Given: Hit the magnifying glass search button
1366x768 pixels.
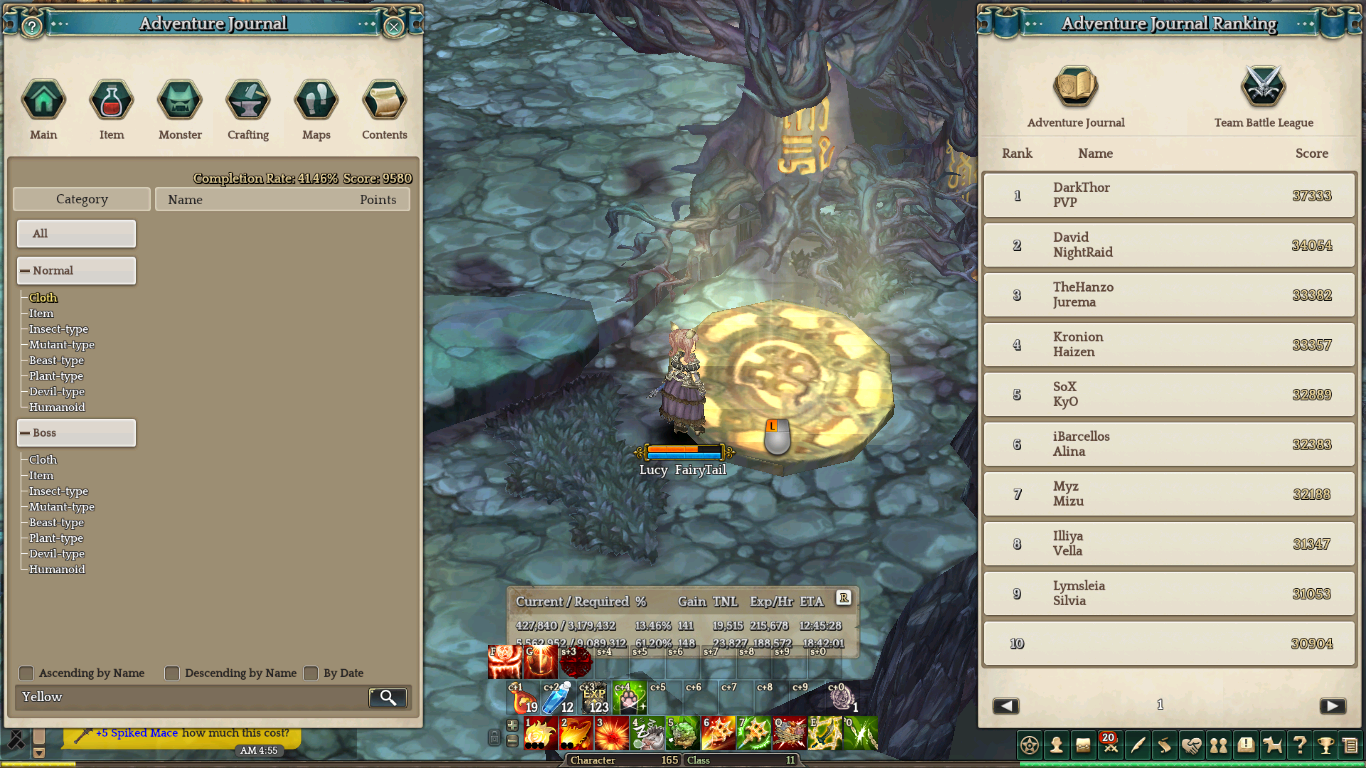Looking at the screenshot, I should (x=388, y=697).
